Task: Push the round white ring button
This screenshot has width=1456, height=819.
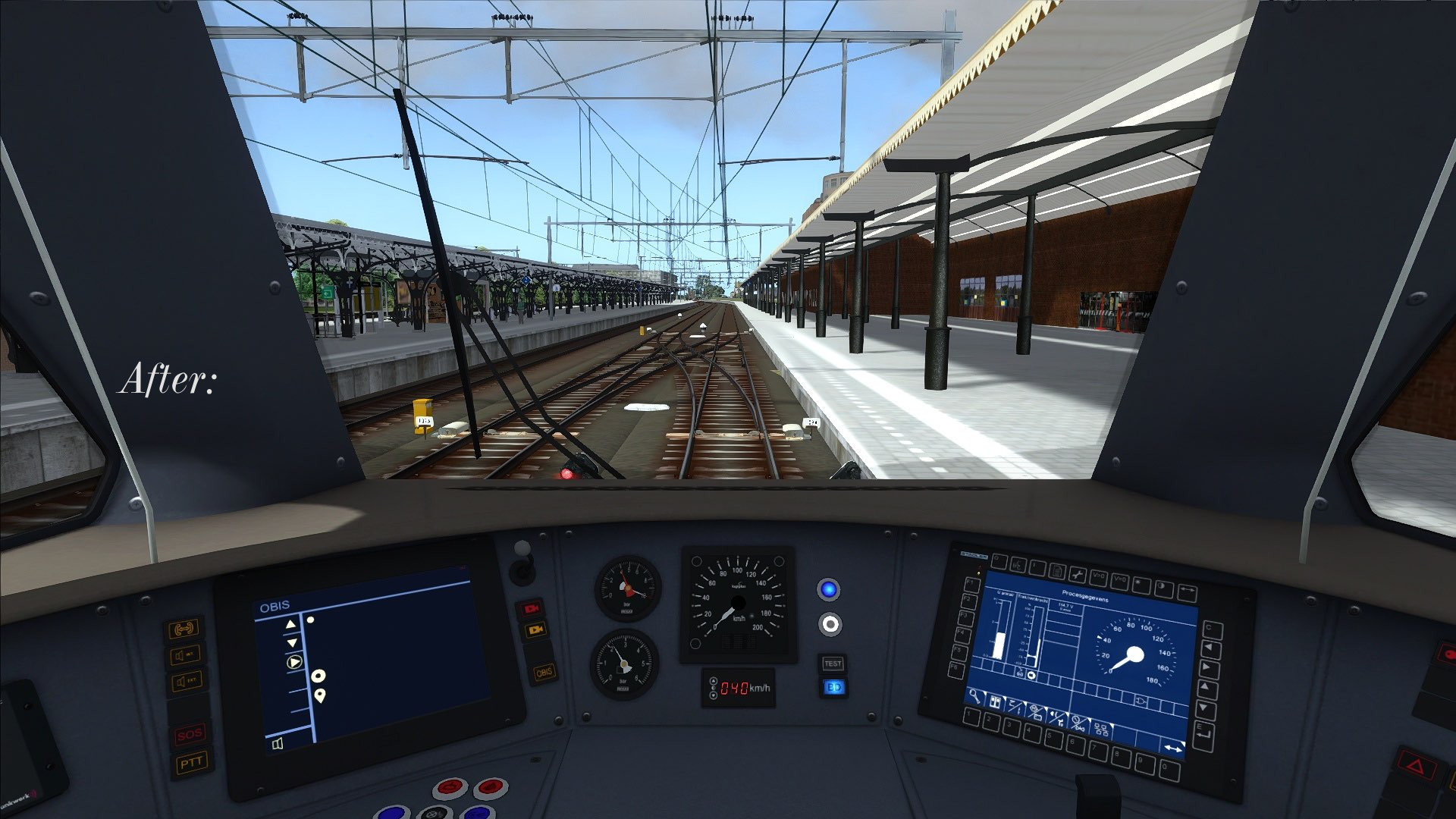Action: tap(830, 624)
